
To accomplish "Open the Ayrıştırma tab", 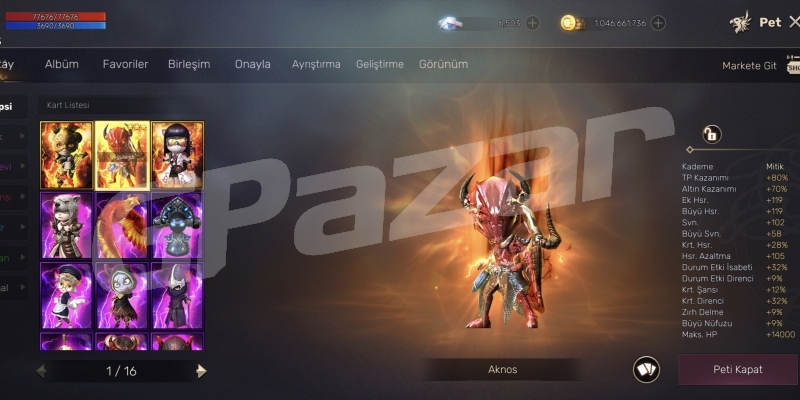I will coord(316,64).
